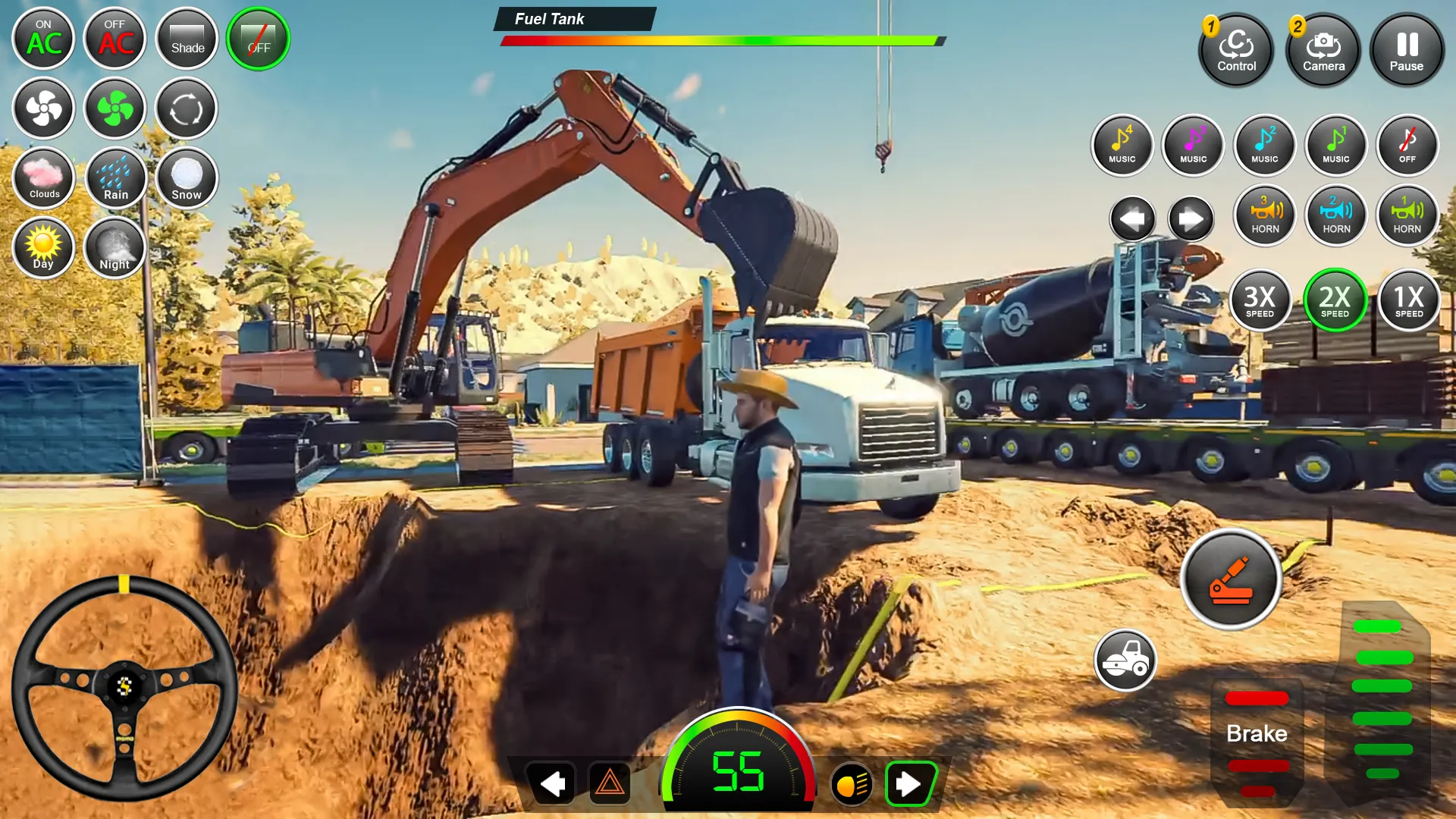Enable Snow weather
The image size is (1456, 819).
186,178
